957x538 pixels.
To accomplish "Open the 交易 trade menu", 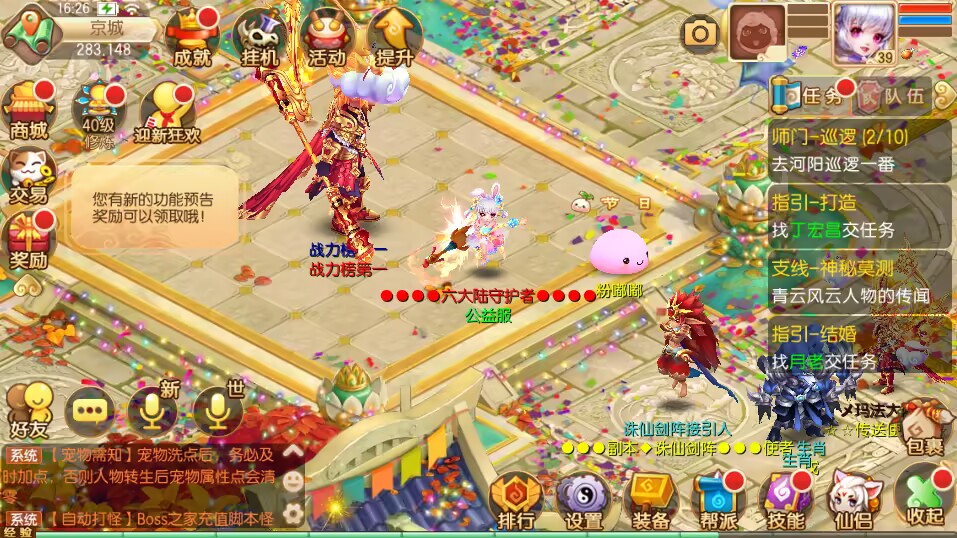I will (29, 176).
